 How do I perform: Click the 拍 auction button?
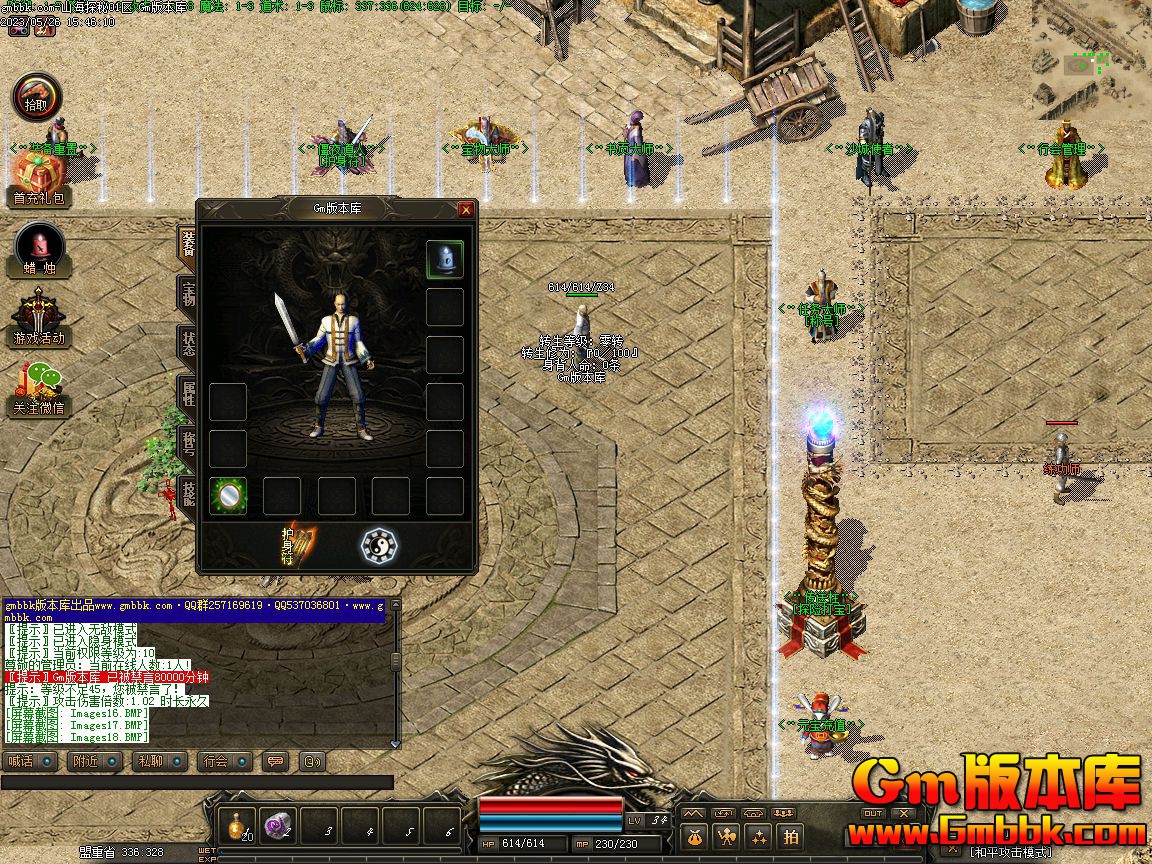tap(791, 836)
